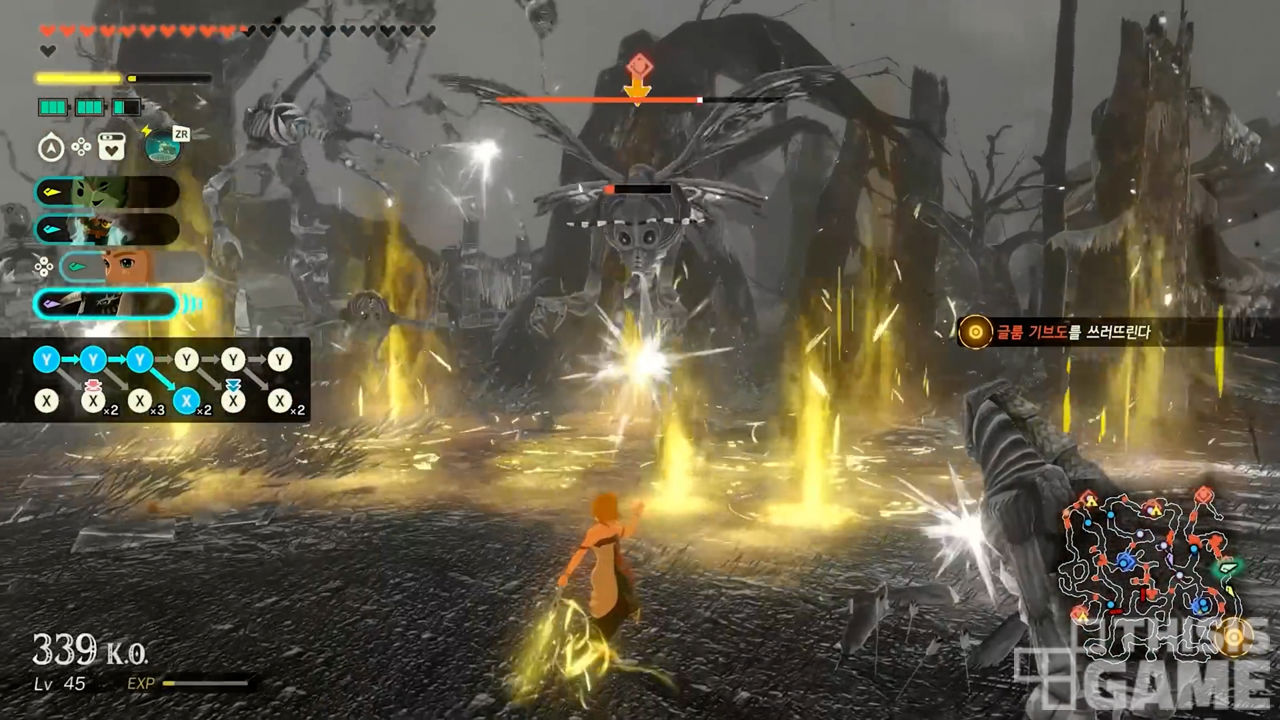Click the green player arrow on minimap
Image resolution: width=1280 pixels, height=720 pixels.
pyautogui.click(x=1228, y=566)
